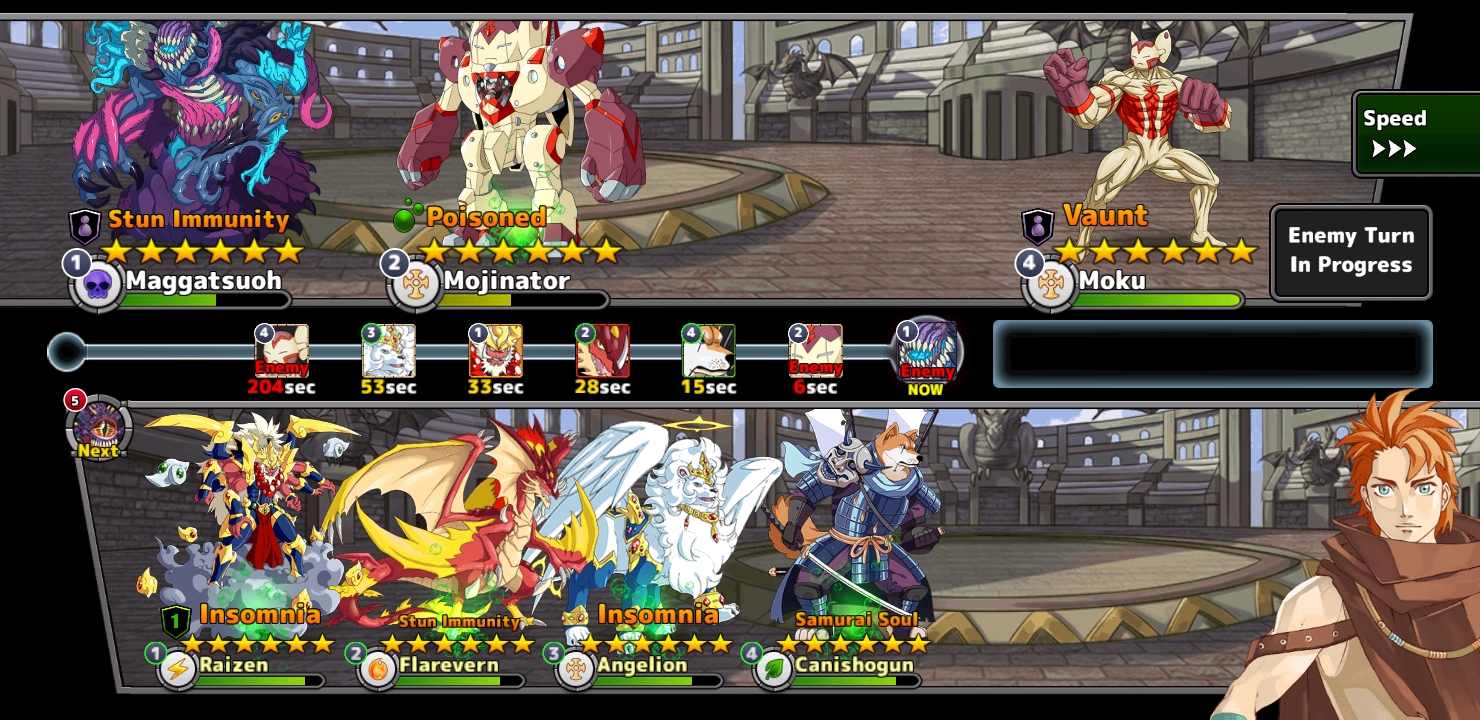Inspect Moku's Vaunt shield icon
1480x720 pixels.
[x=1037, y=226]
